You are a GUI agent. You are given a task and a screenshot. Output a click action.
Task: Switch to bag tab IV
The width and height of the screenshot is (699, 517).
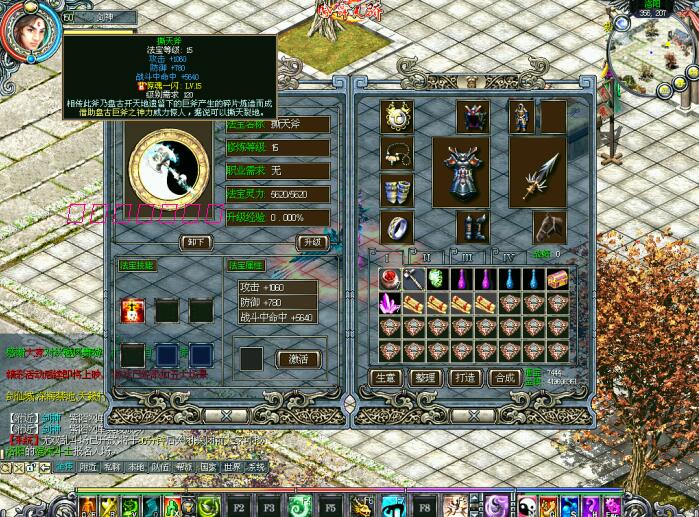(x=506, y=257)
